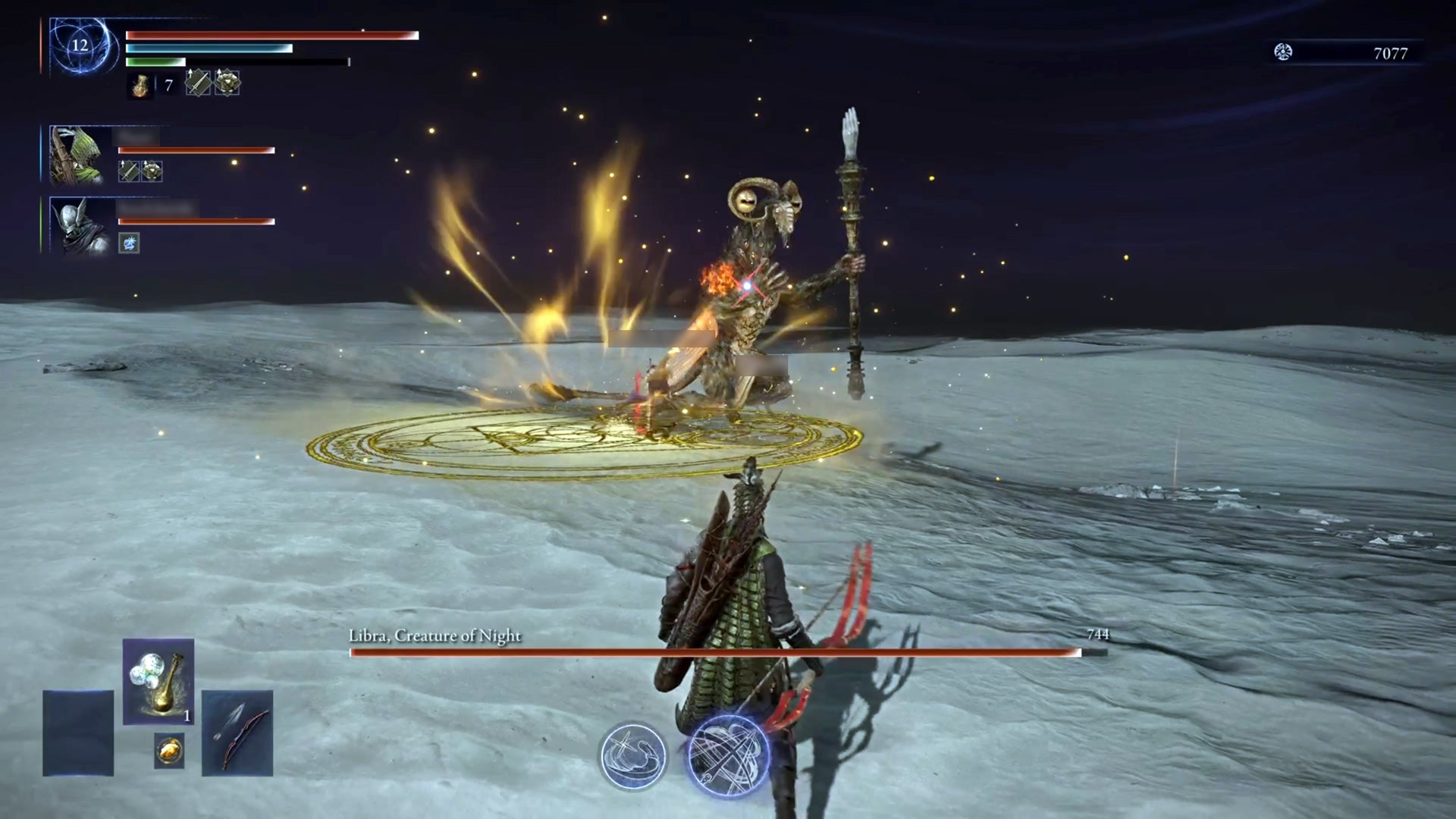Toggle the defense buff icon beside first ally
1456x819 pixels.
tap(152, 171)
